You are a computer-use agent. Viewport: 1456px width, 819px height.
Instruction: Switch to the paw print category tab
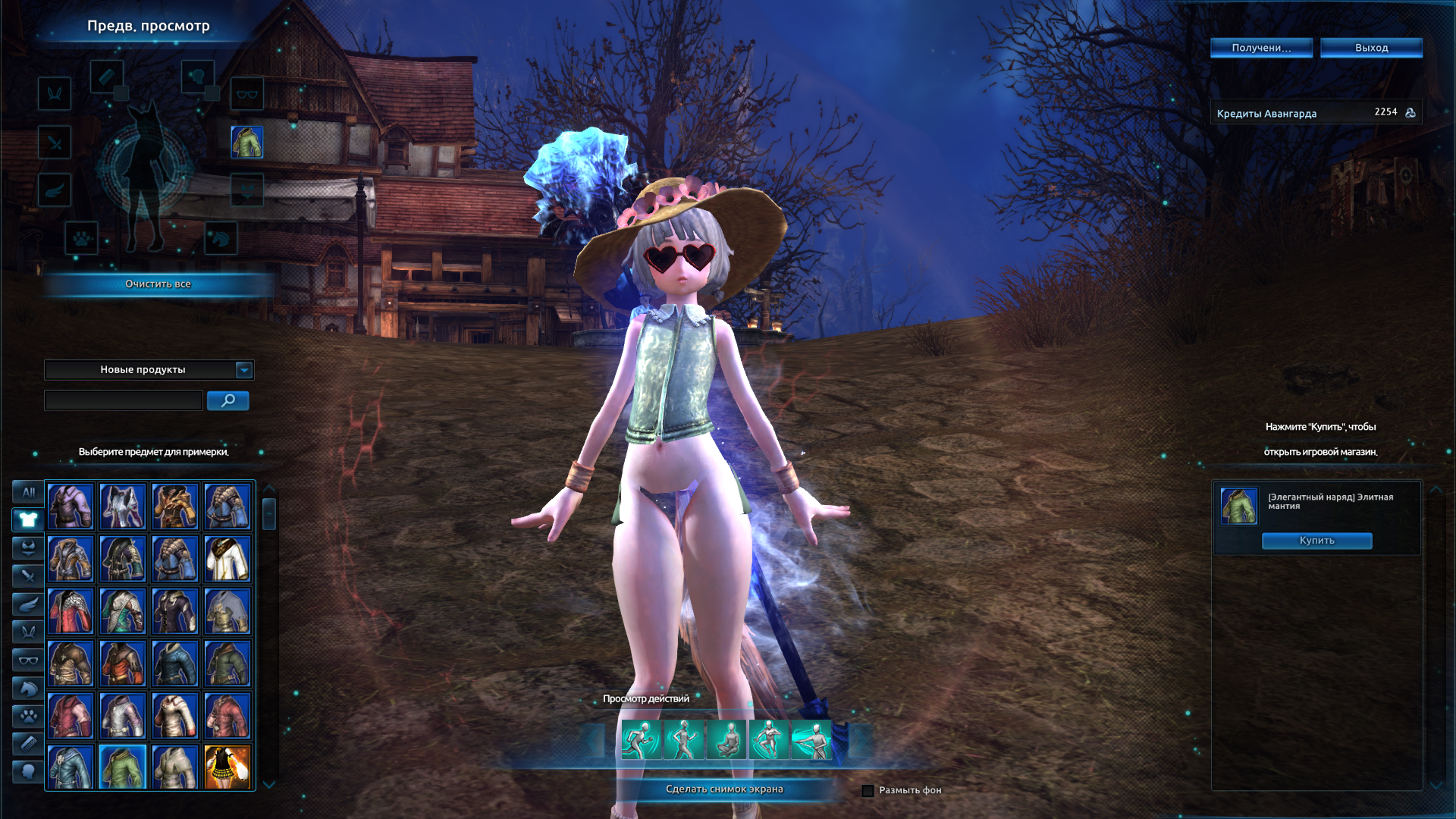pyautogui.click(x=28, y=716)
